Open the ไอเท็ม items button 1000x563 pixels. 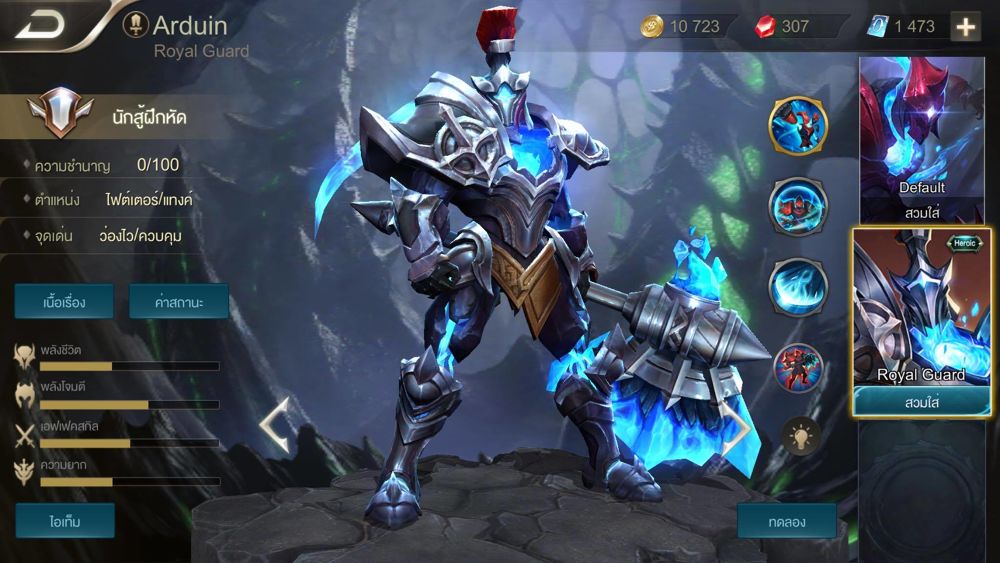(65, 521)
